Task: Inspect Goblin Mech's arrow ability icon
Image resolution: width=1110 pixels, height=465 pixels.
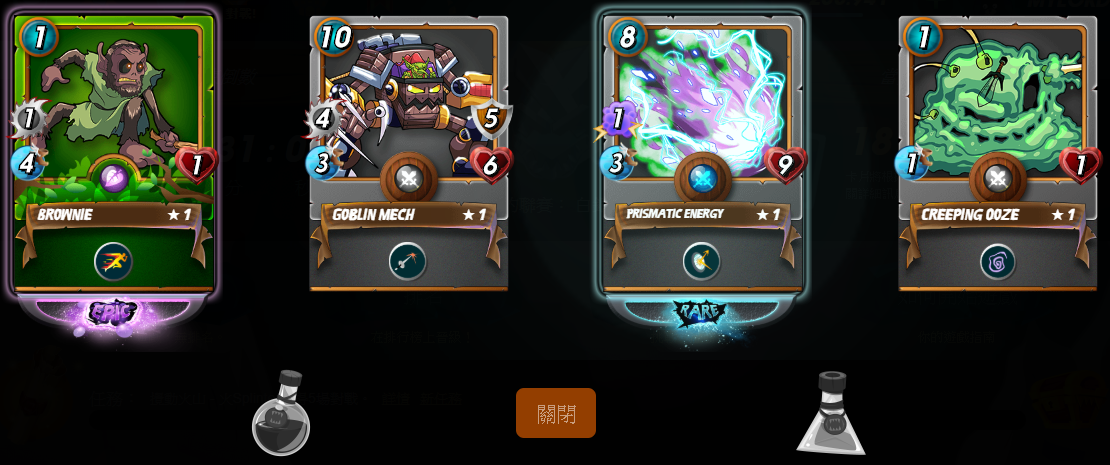Action: (408, 261)
